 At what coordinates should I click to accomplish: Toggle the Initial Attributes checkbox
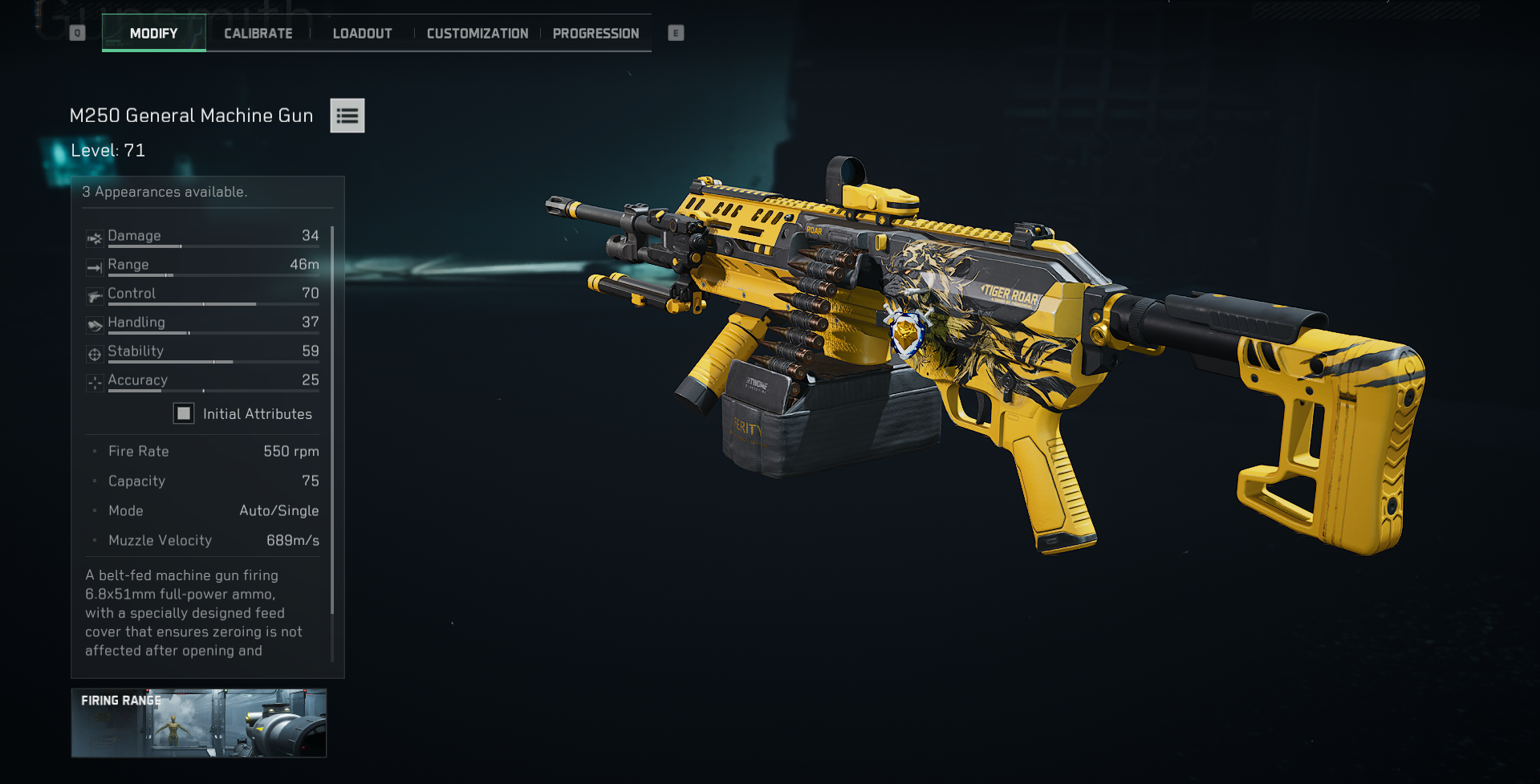click(x=185, y=412)
